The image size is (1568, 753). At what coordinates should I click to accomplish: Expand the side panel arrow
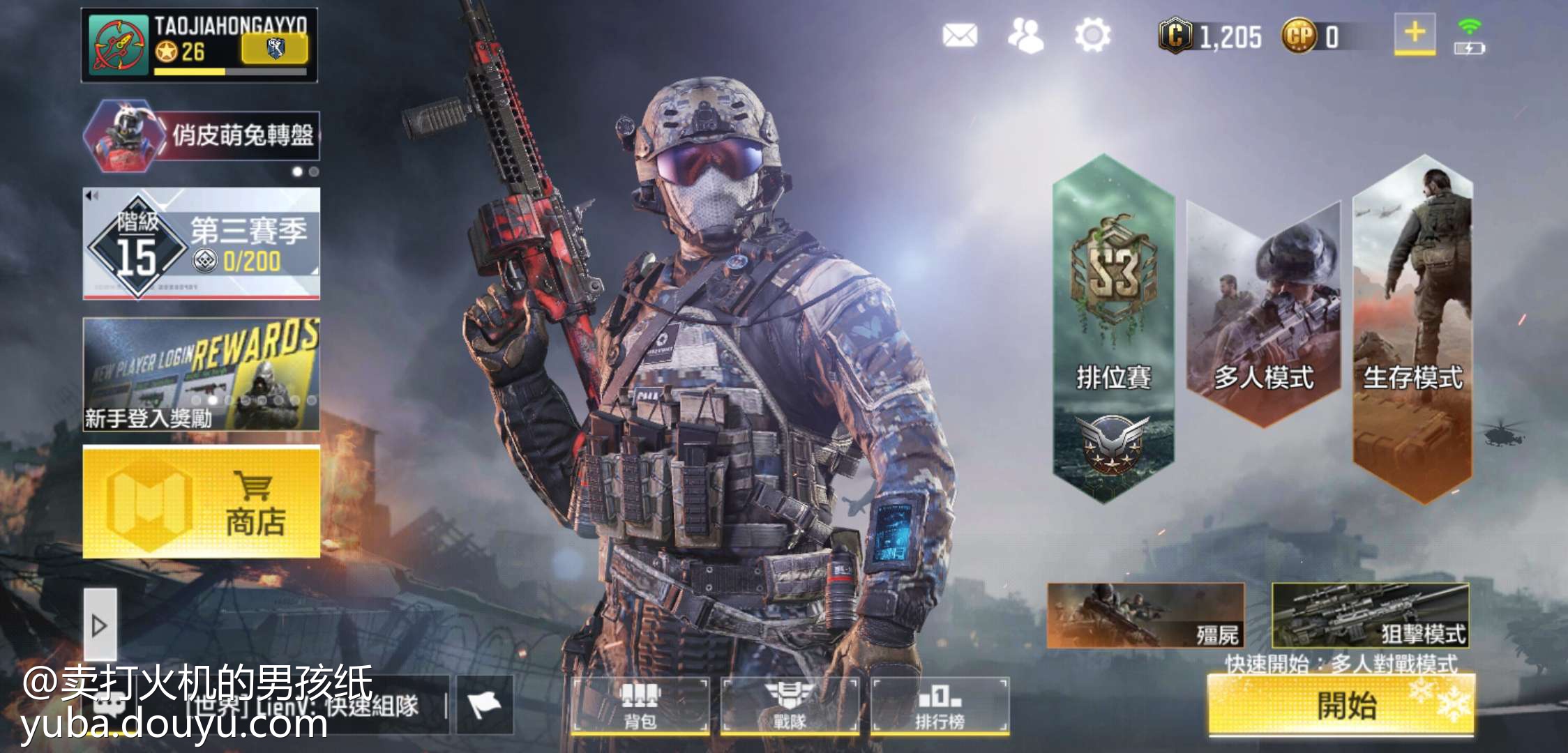pyautogui.click(x=100, y=625)
